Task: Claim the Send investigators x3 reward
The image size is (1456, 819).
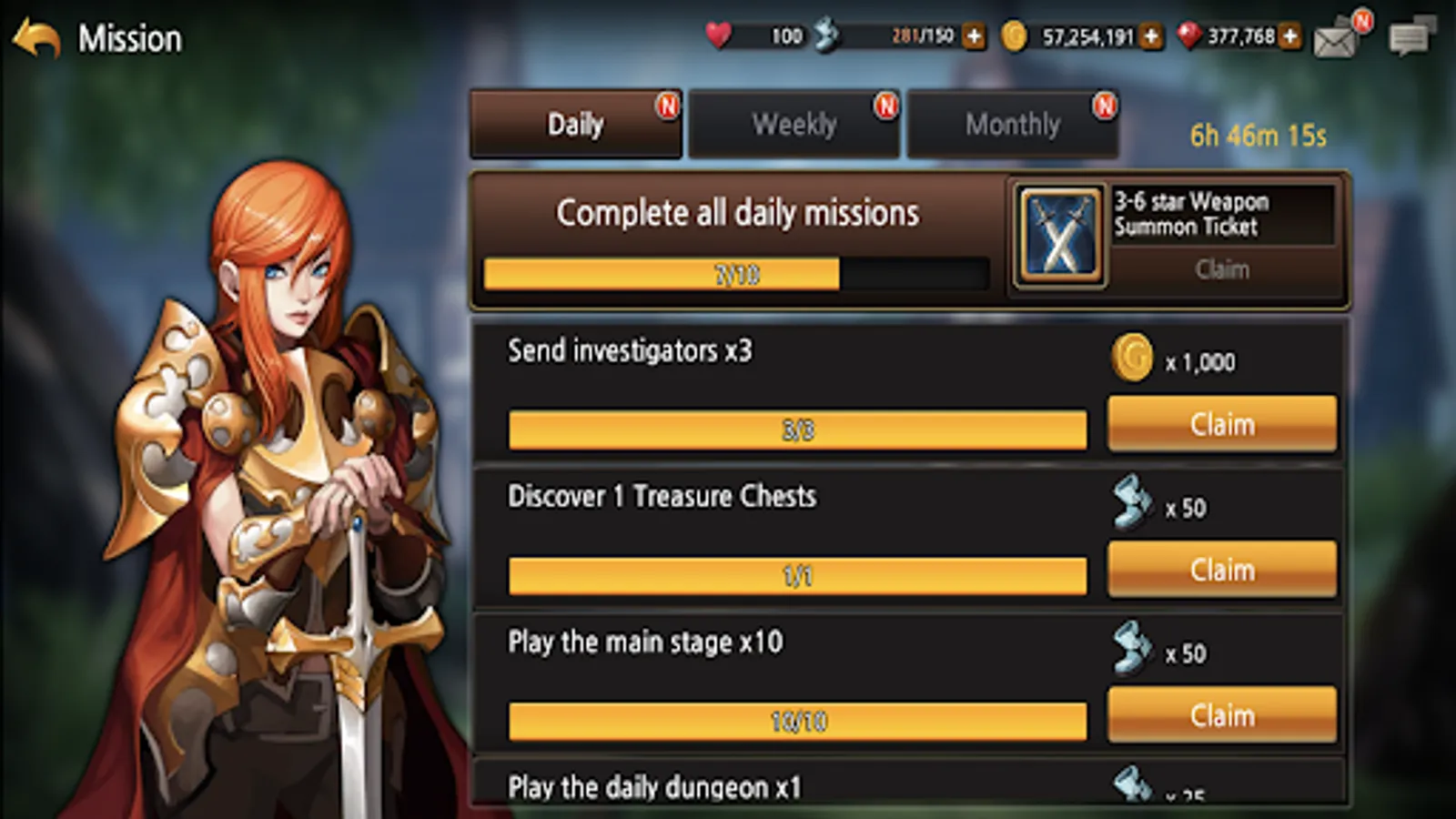Action: coord(1221,424)
